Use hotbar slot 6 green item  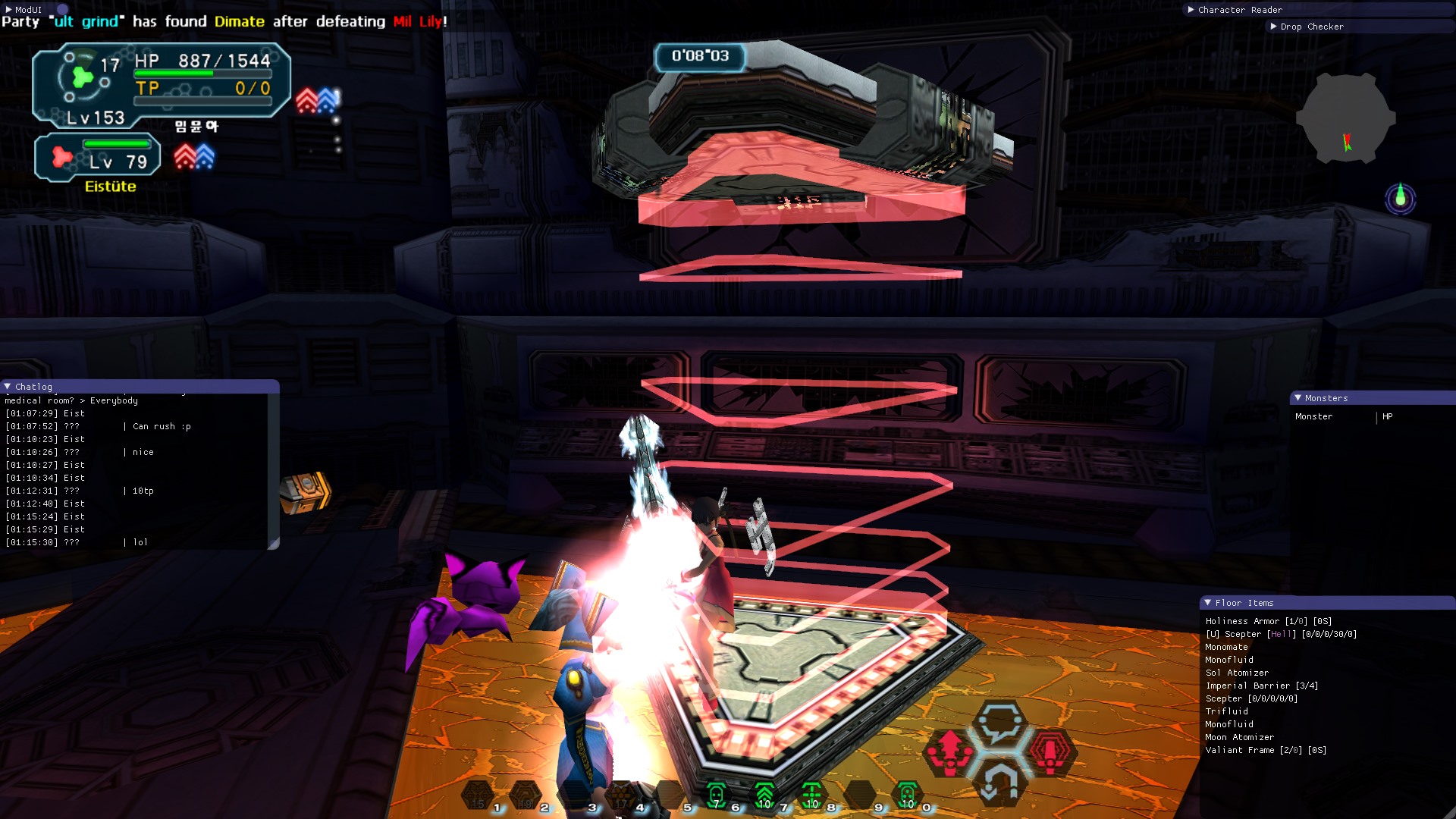tap(716, 795)
